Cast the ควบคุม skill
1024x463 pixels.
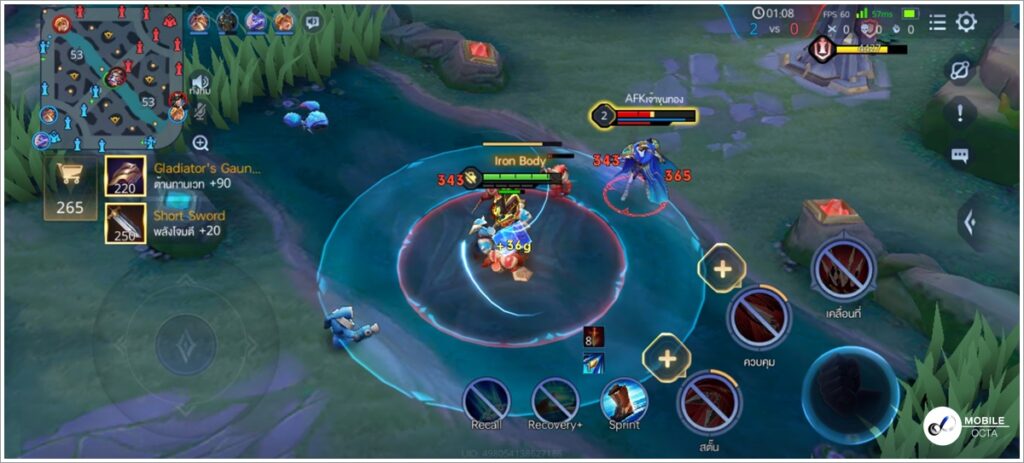pos(759,317)
